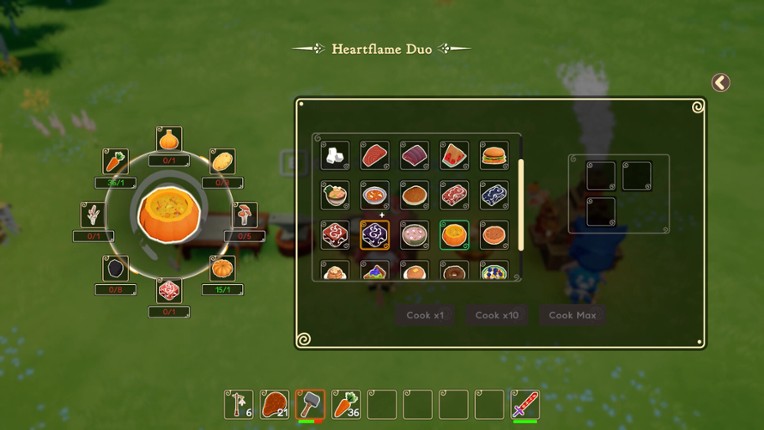Screen dimensions: 764x430
Task: Select the green-outlined pumpkin soup recipe
Action: [x=454, y=235]
